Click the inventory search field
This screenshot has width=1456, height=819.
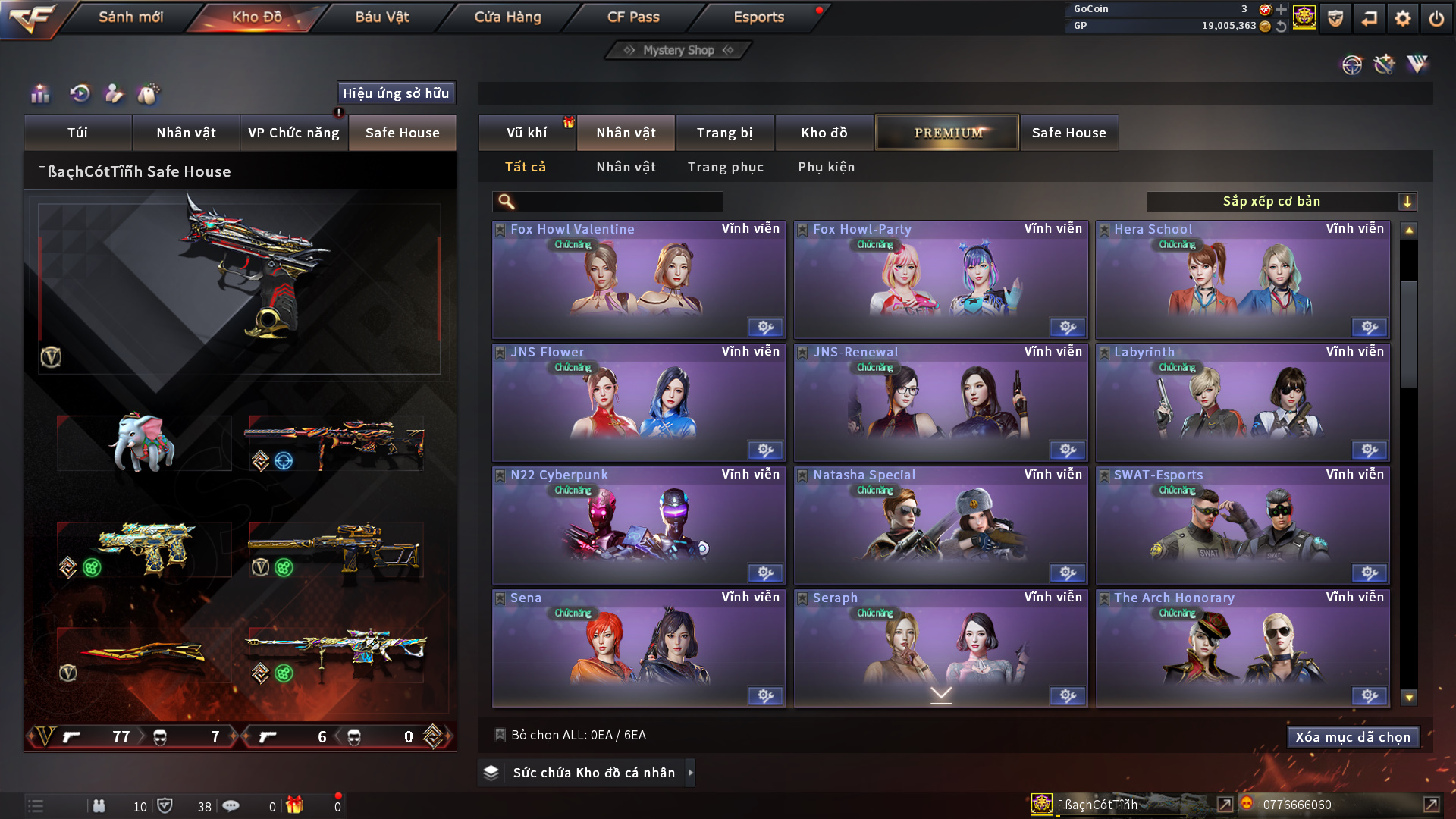tap(618, 202)
